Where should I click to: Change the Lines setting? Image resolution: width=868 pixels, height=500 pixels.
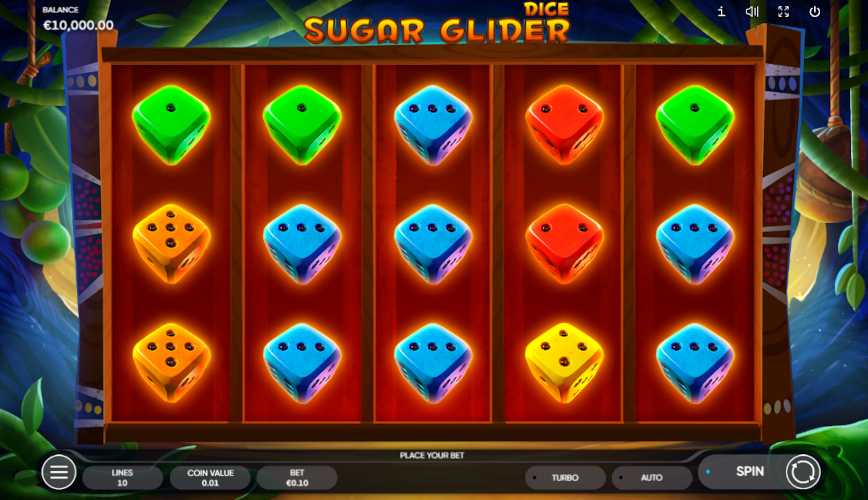pos(122,478)
